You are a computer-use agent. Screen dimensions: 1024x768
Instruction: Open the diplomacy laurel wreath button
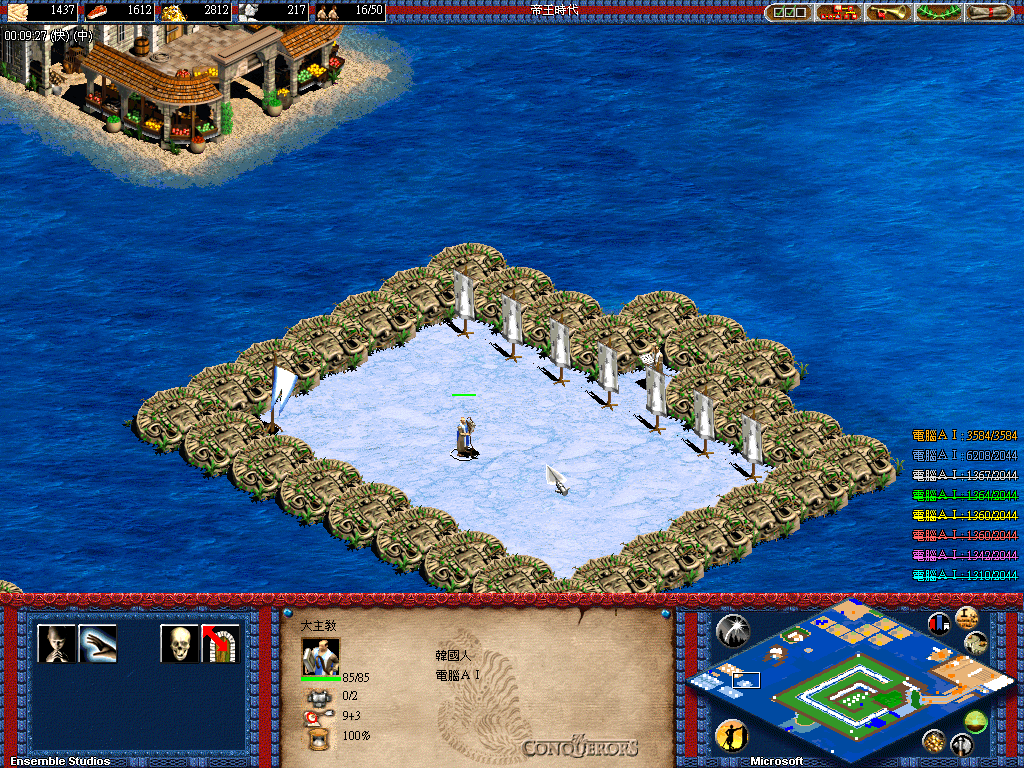(x=938, y=12)
